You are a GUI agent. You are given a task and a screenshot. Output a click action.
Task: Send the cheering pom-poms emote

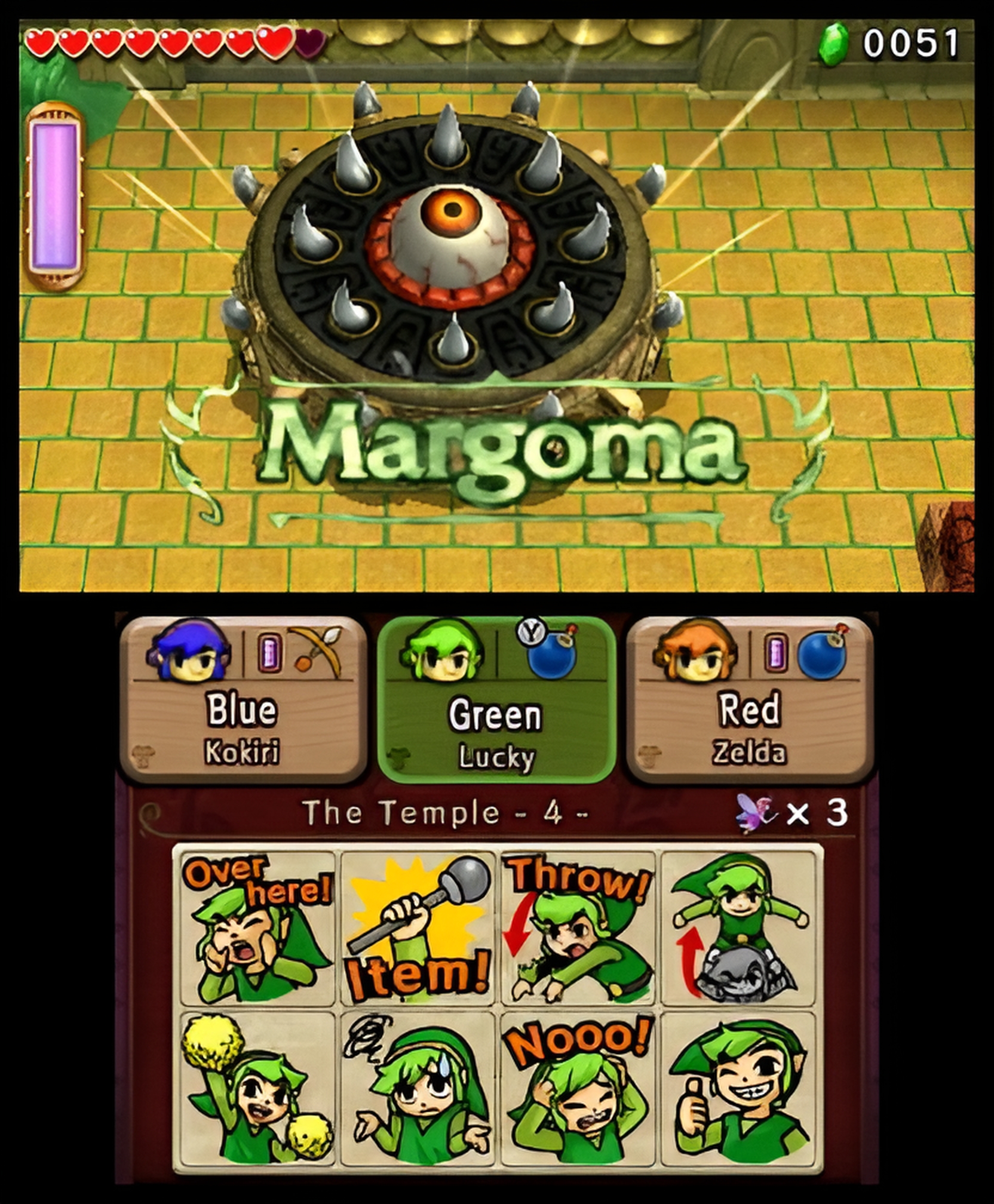[257, 1088]
